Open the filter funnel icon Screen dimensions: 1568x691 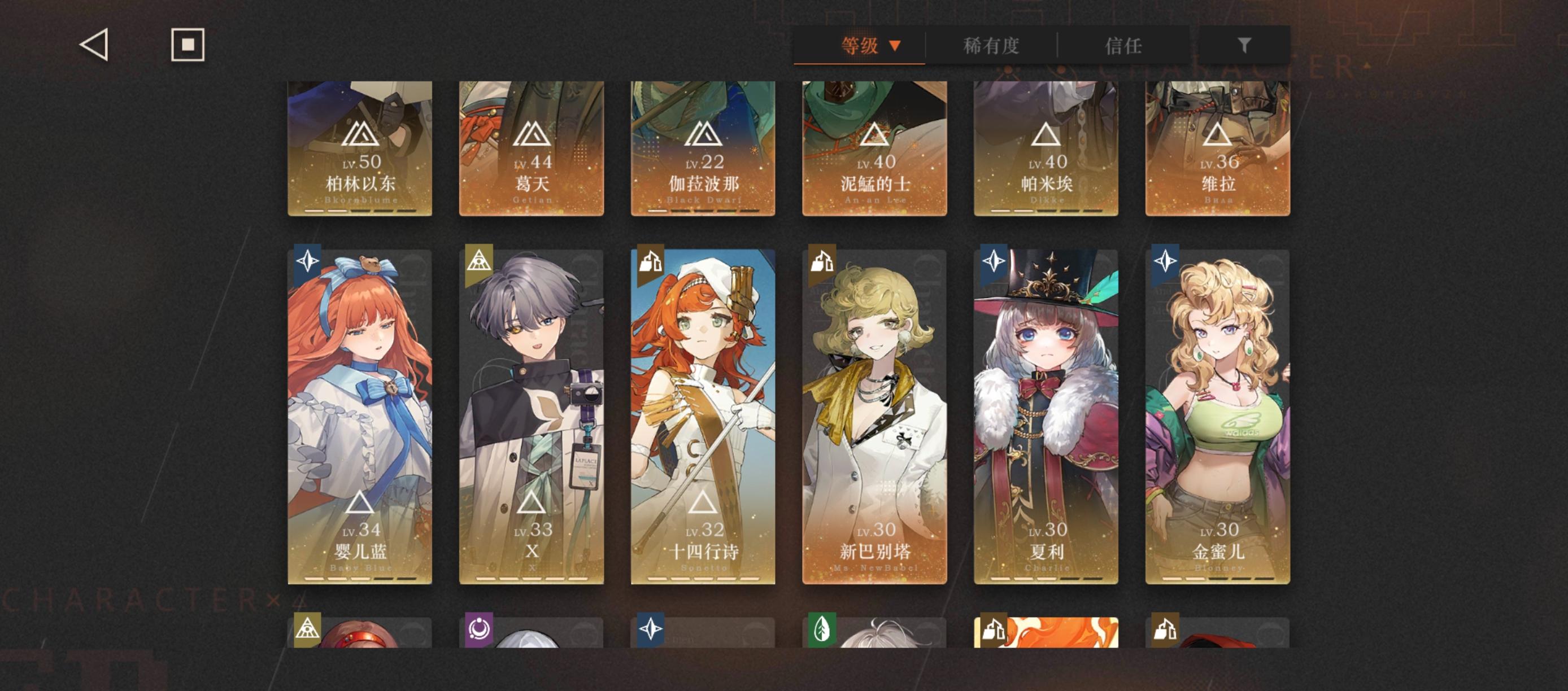[1245, 45]
